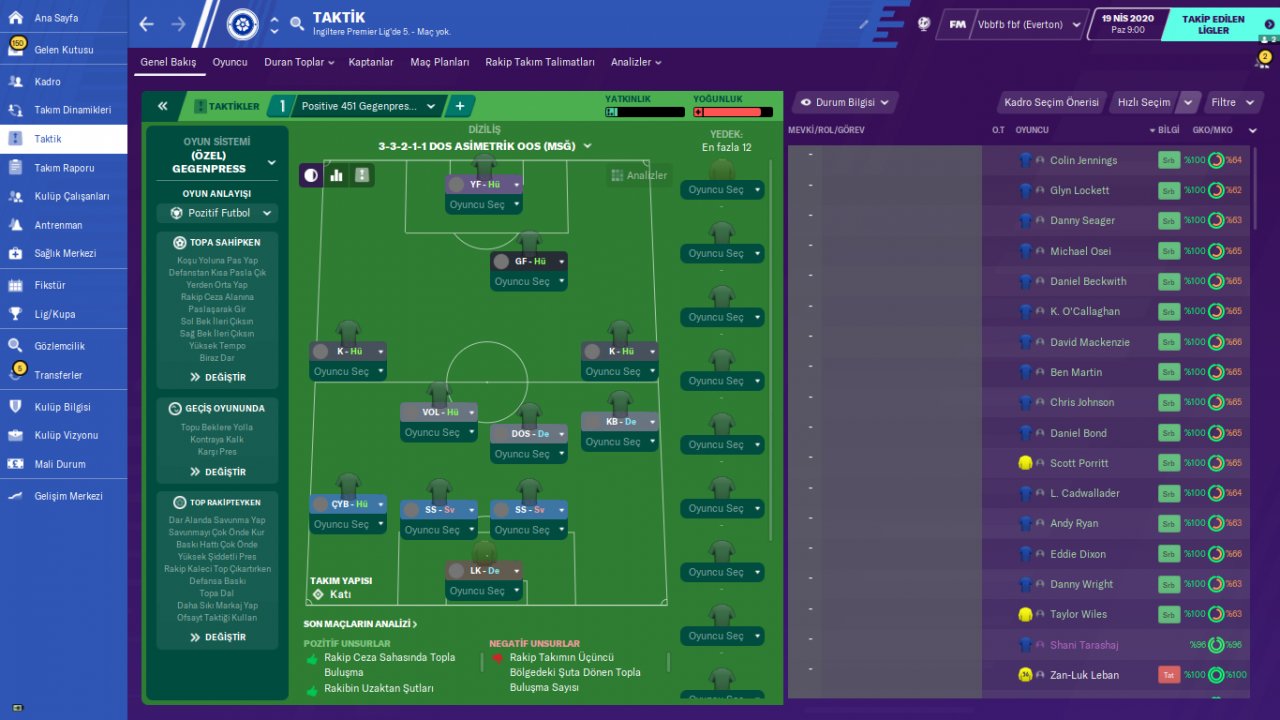Go to the Kadro squad page
The width and height of the screenshot is (1280, 720).
[47, 81]
